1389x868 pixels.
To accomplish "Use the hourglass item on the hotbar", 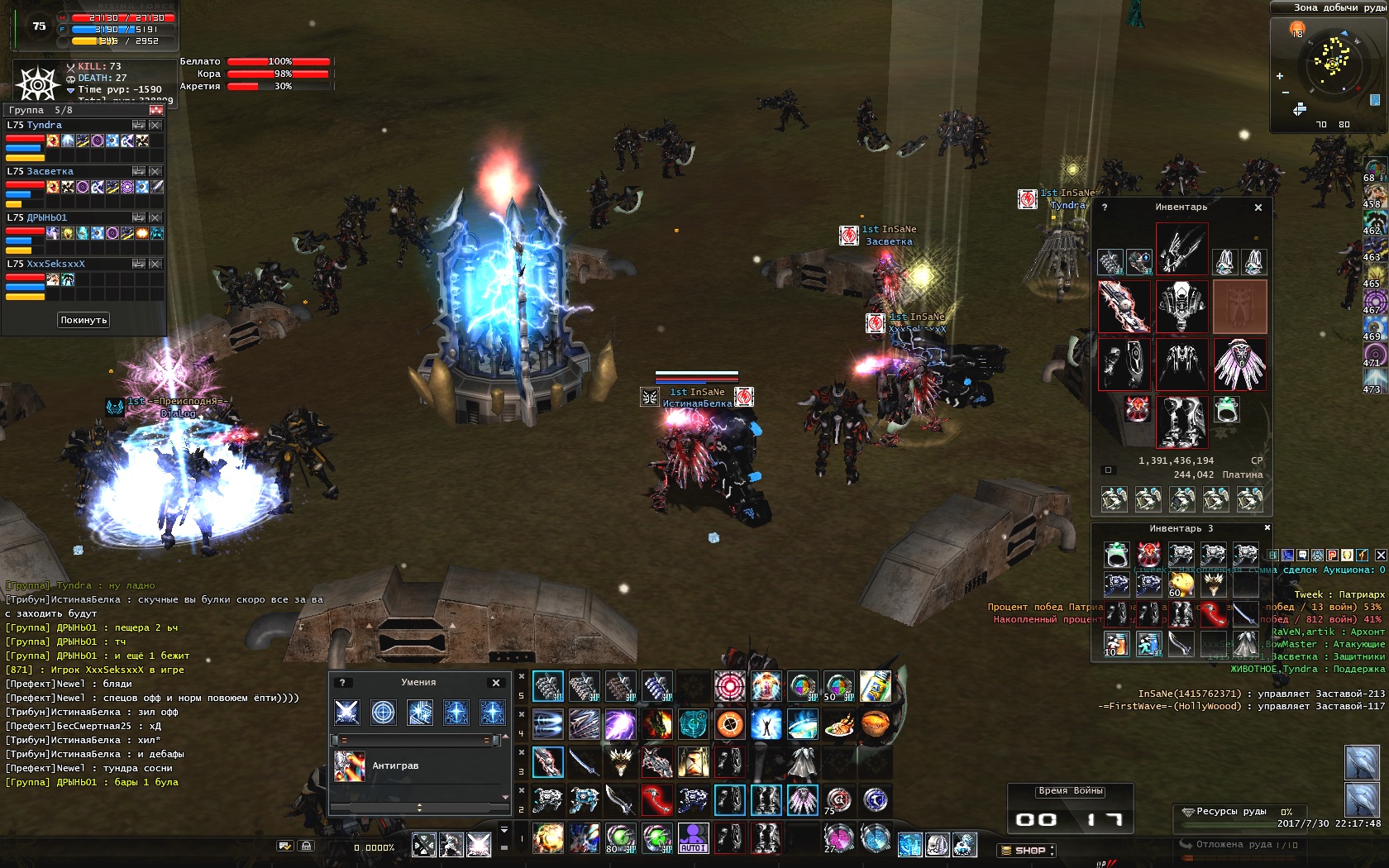I will 693,762.
